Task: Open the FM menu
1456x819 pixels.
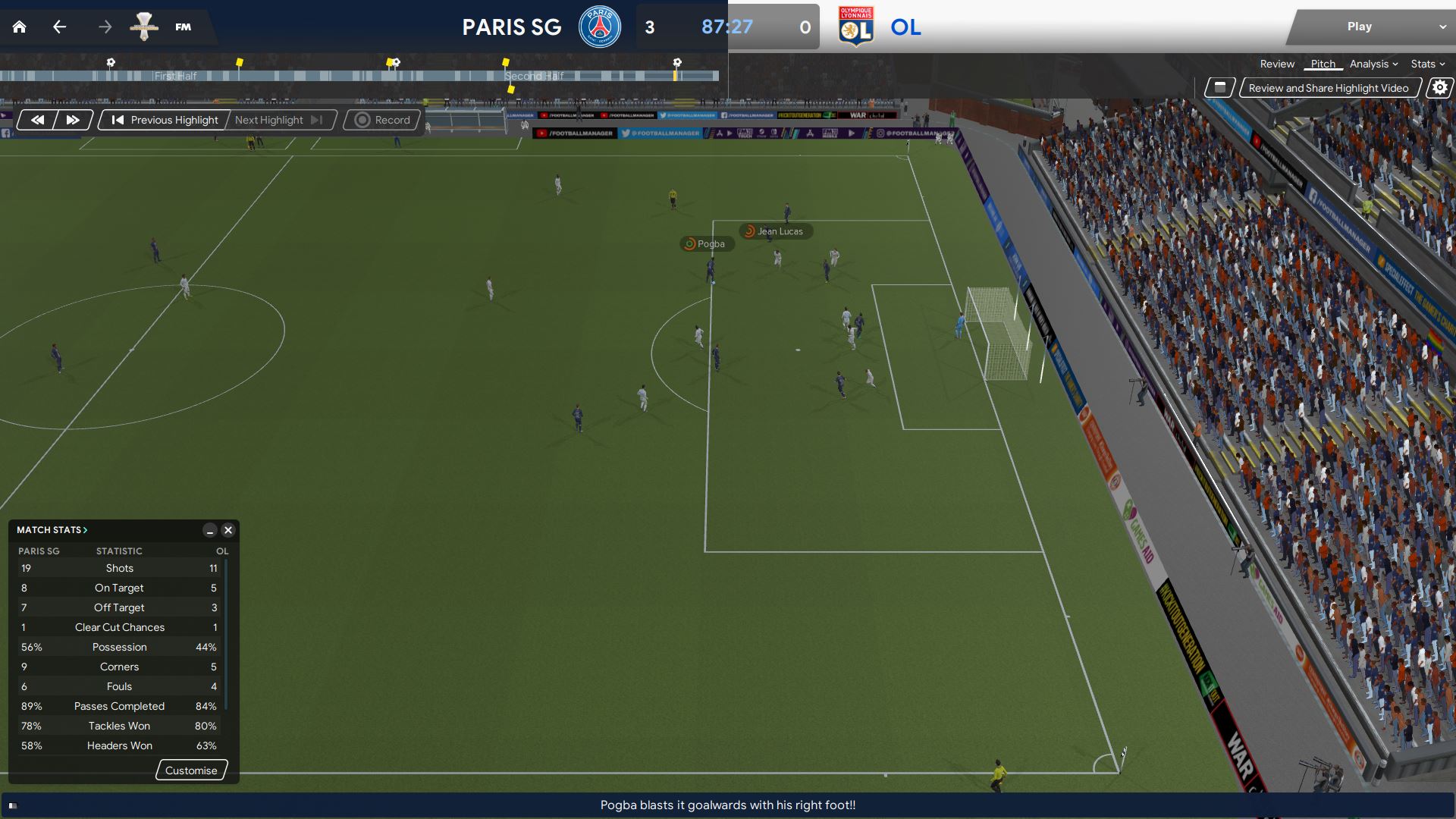Action: [183, 27]
